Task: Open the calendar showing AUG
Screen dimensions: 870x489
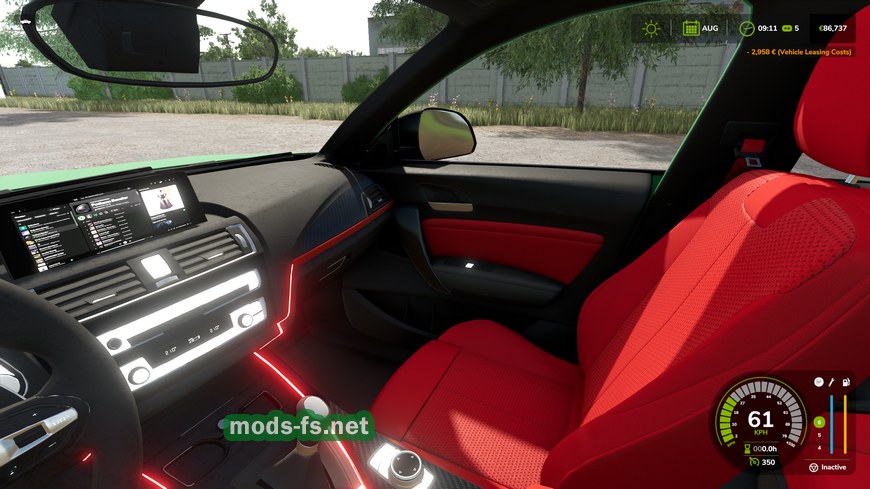Action: [x=691, y=28]
